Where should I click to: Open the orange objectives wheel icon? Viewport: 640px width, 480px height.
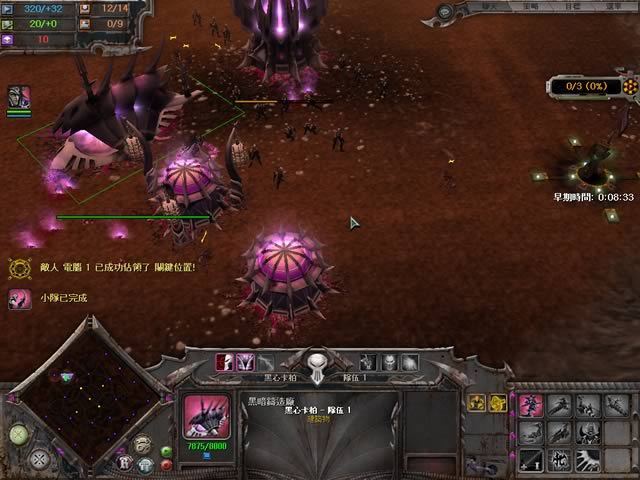point(629,86)
